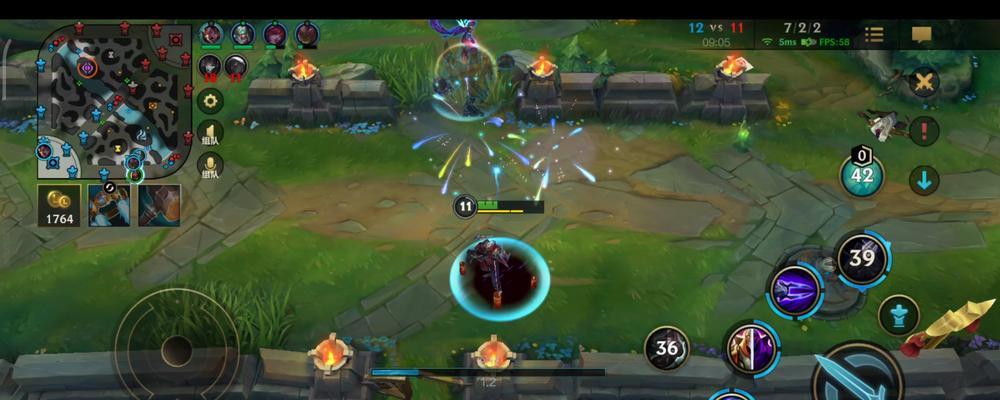Send the crossed-swords attack ping
1000x400 pixels.
click(925, 82)
